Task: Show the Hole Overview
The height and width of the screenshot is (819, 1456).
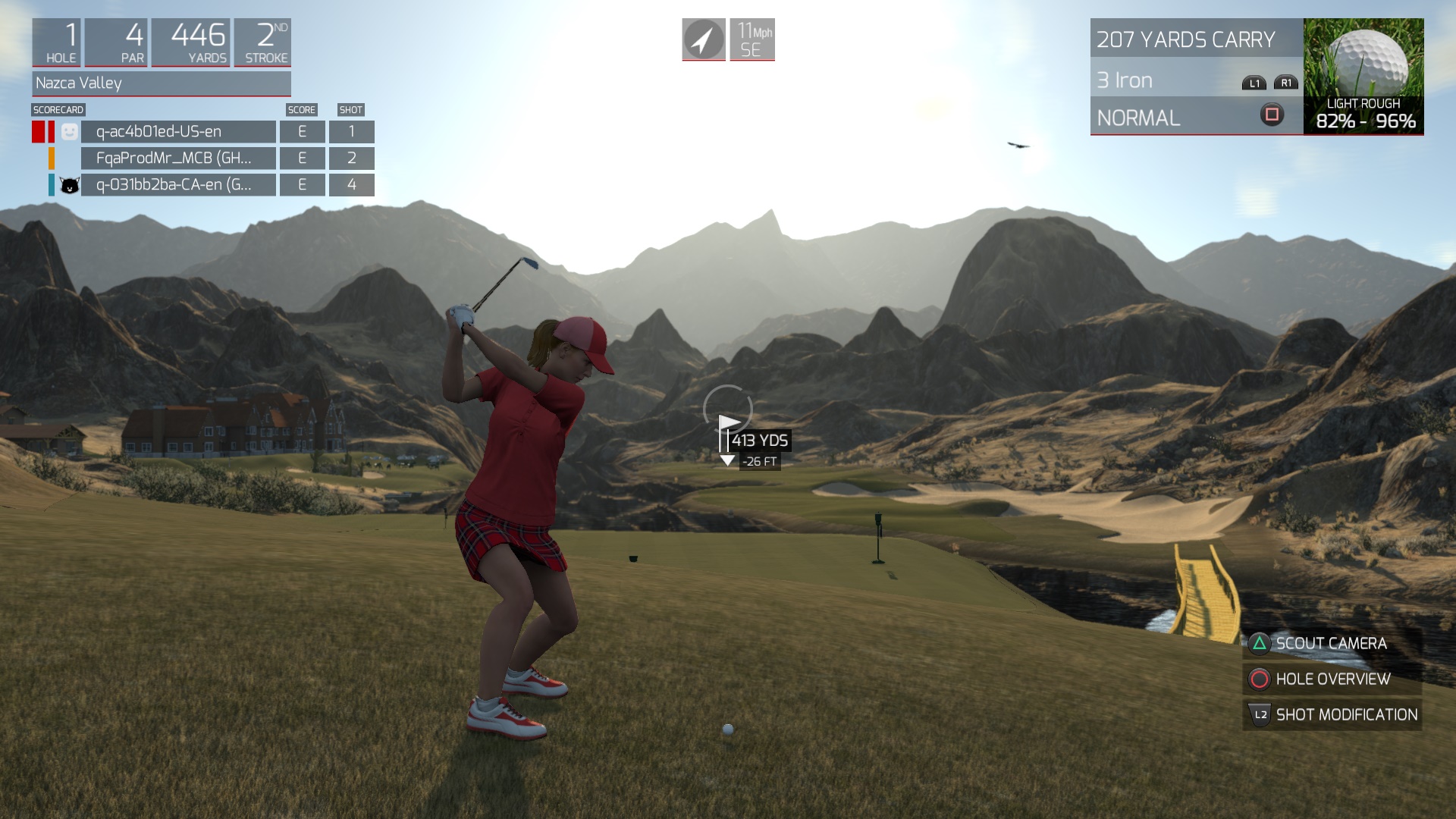Action: (x=1332, y=679)
